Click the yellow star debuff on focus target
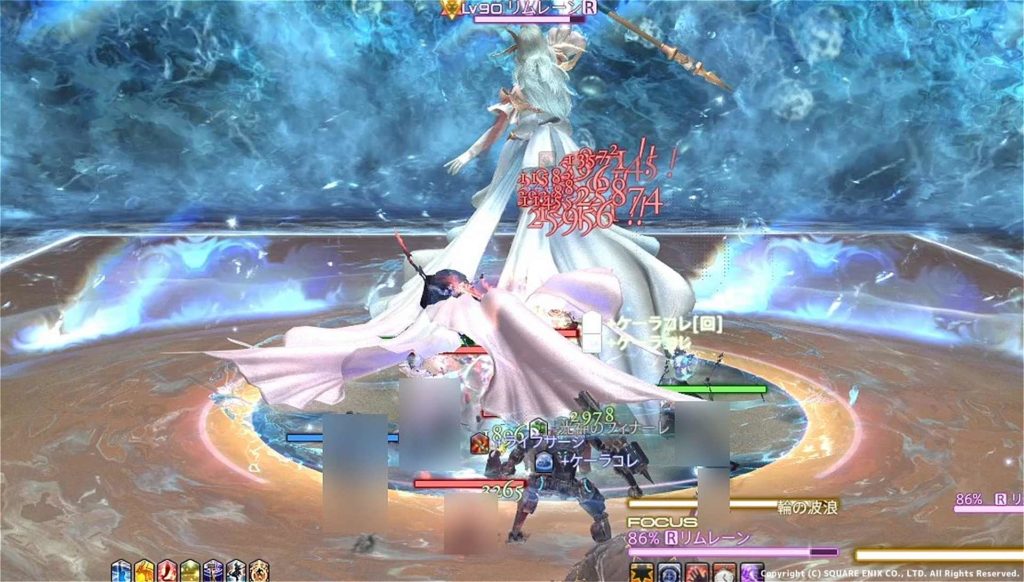Image resolution: width=1024 pixels, height=582 pixels. [641, 573]
